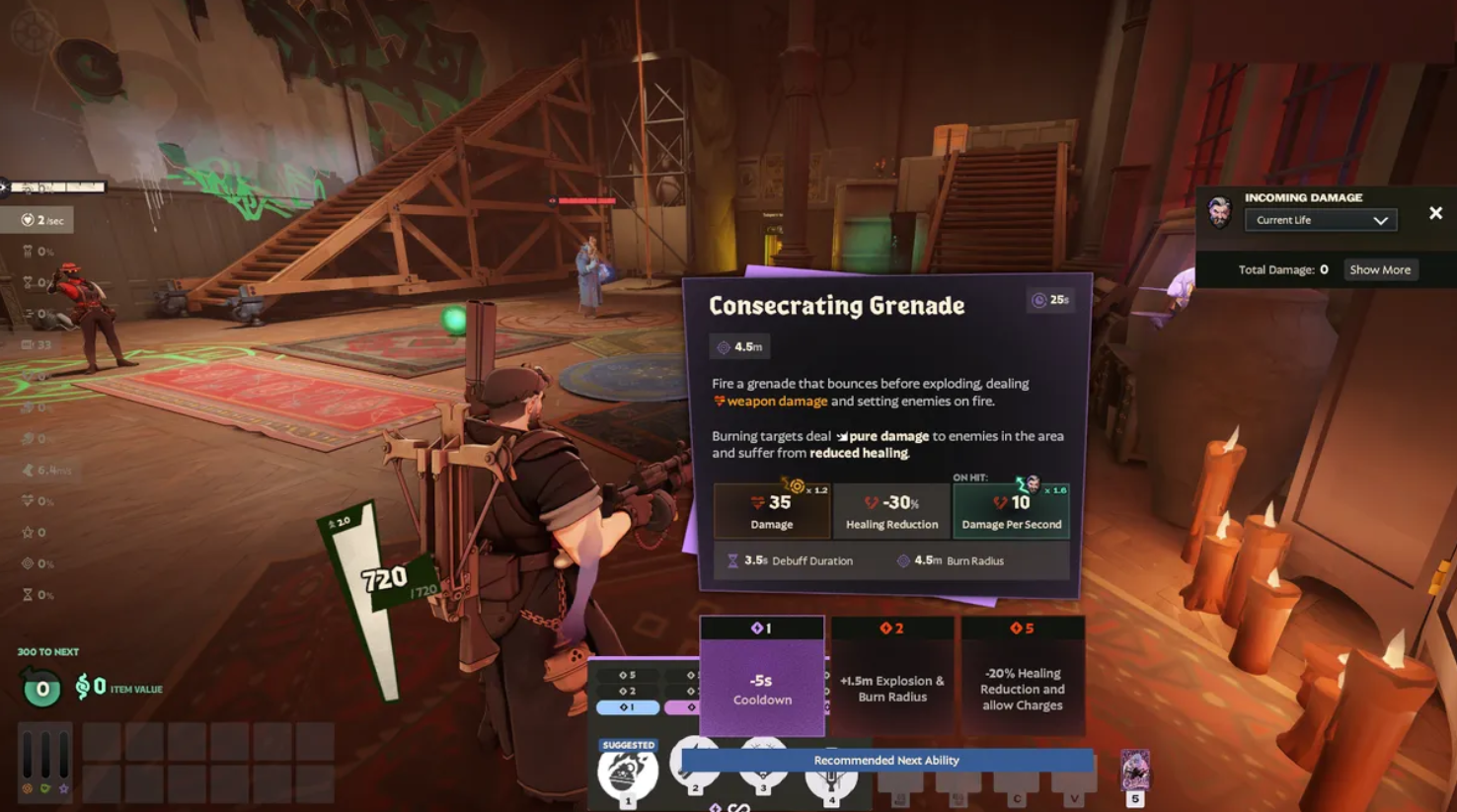
Task: Select the Healing Reduction -30% stat box
Action: tap(891, 510)
